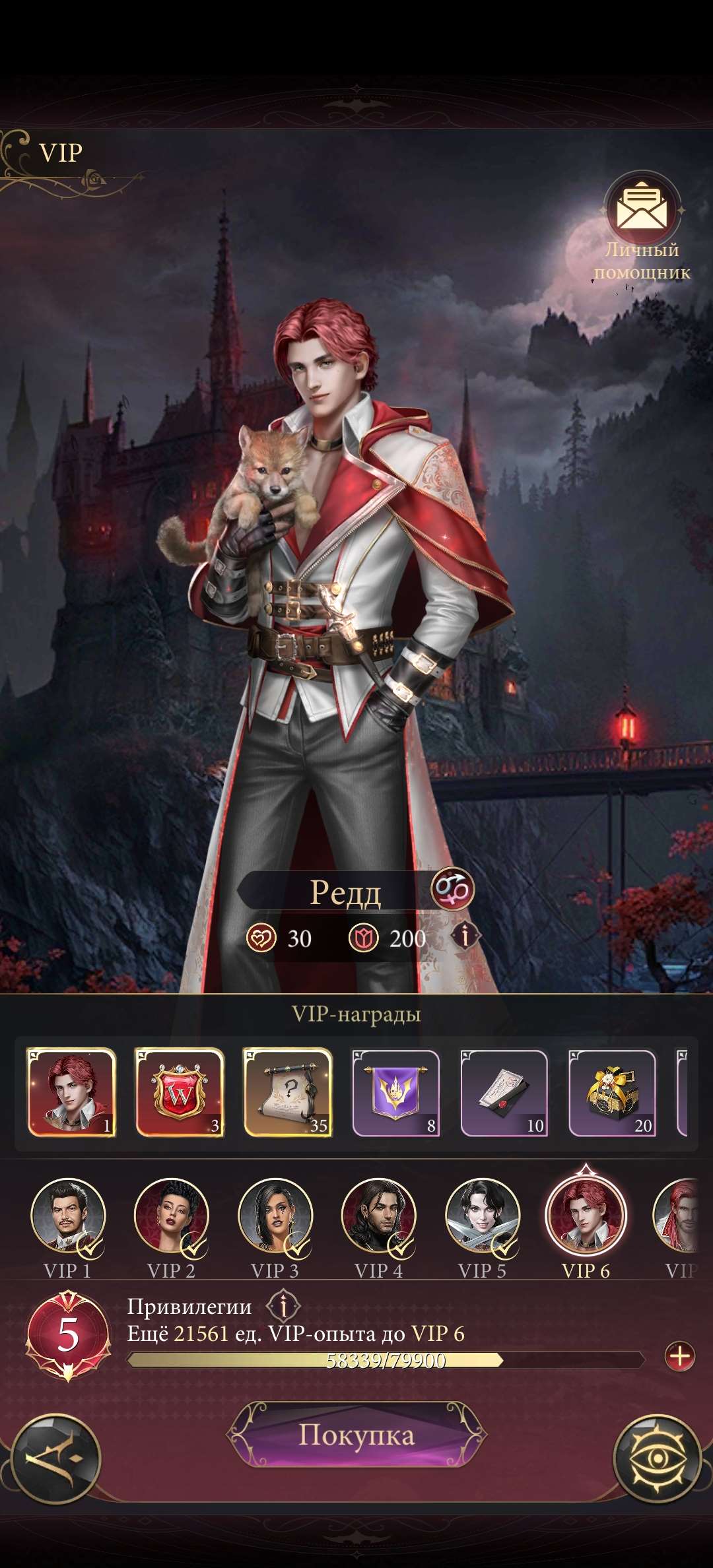View the letter ticket reward
The width and height of the screenshot is (713, 1568).
coord(504,1092)
